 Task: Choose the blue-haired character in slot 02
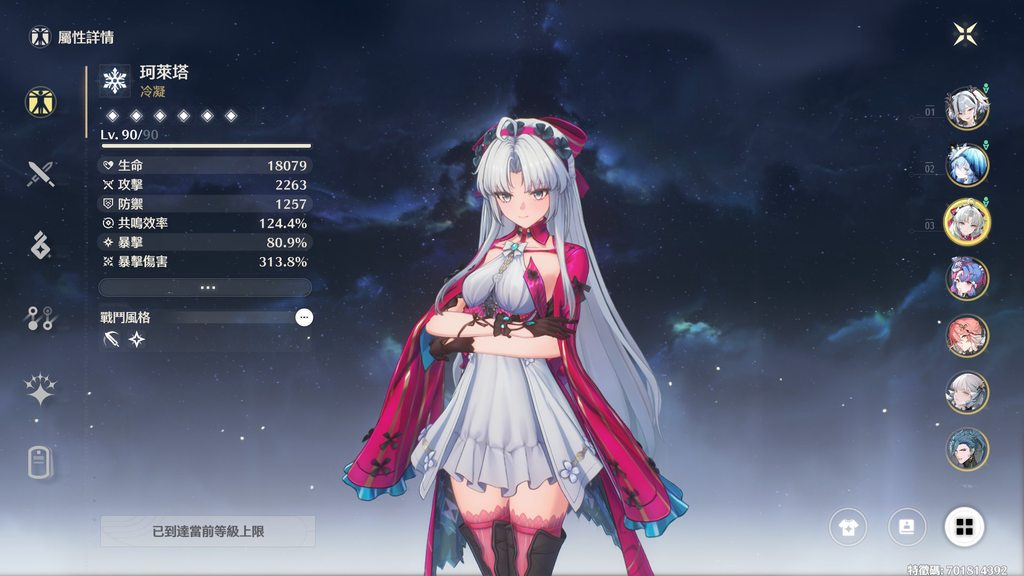(x=967, y=165)
